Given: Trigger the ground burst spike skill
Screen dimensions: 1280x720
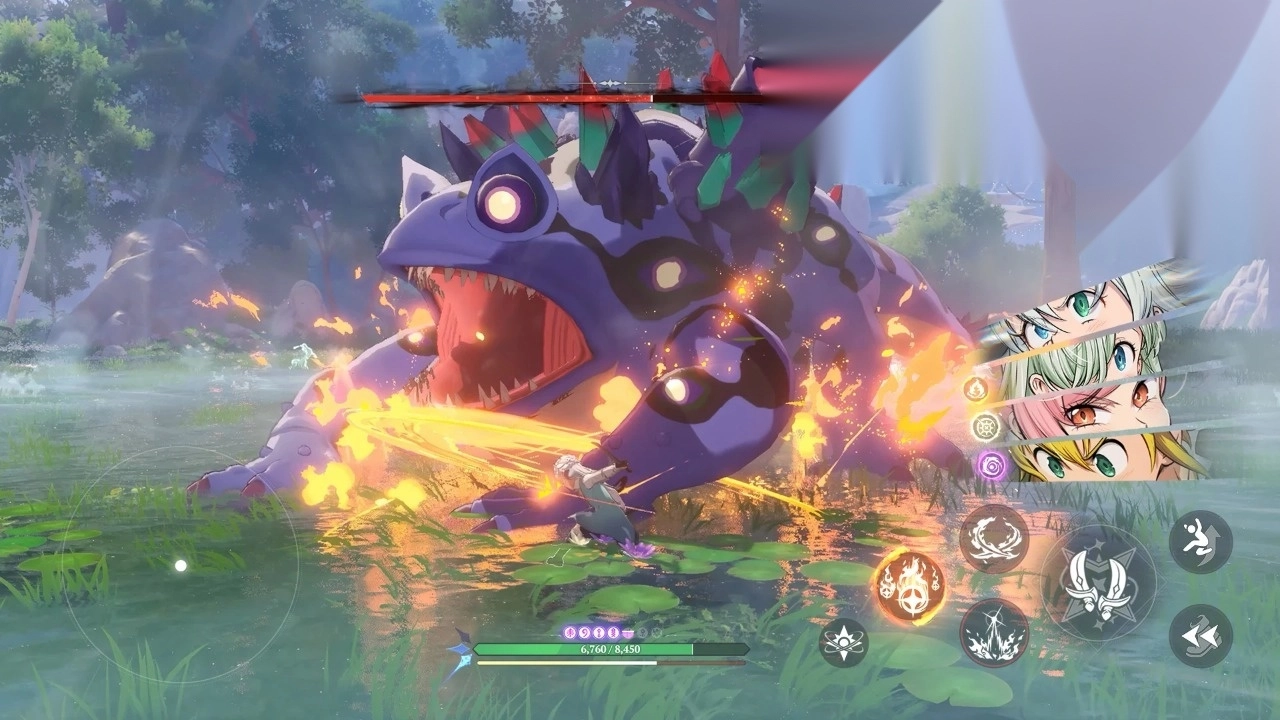Looking at the screenshot, I should pos(994,633).
